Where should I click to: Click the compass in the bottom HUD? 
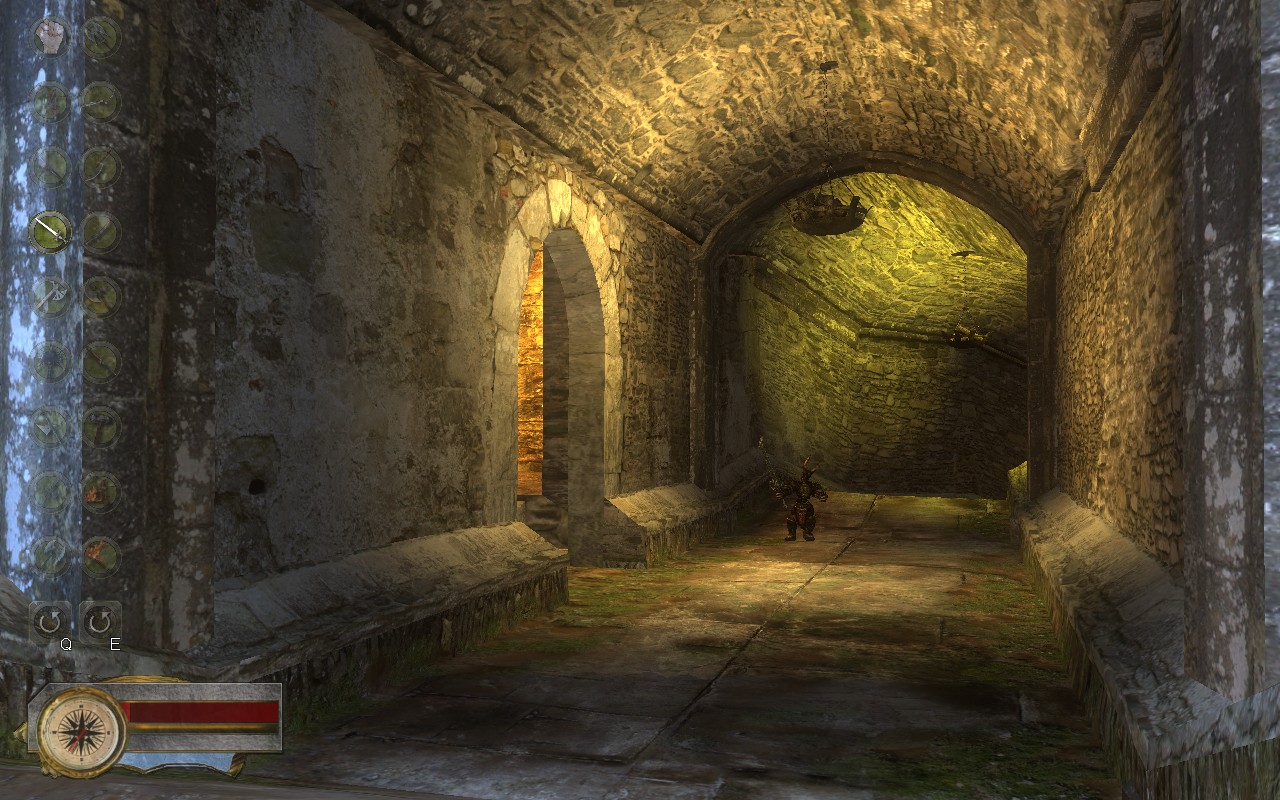pos(78,730)
